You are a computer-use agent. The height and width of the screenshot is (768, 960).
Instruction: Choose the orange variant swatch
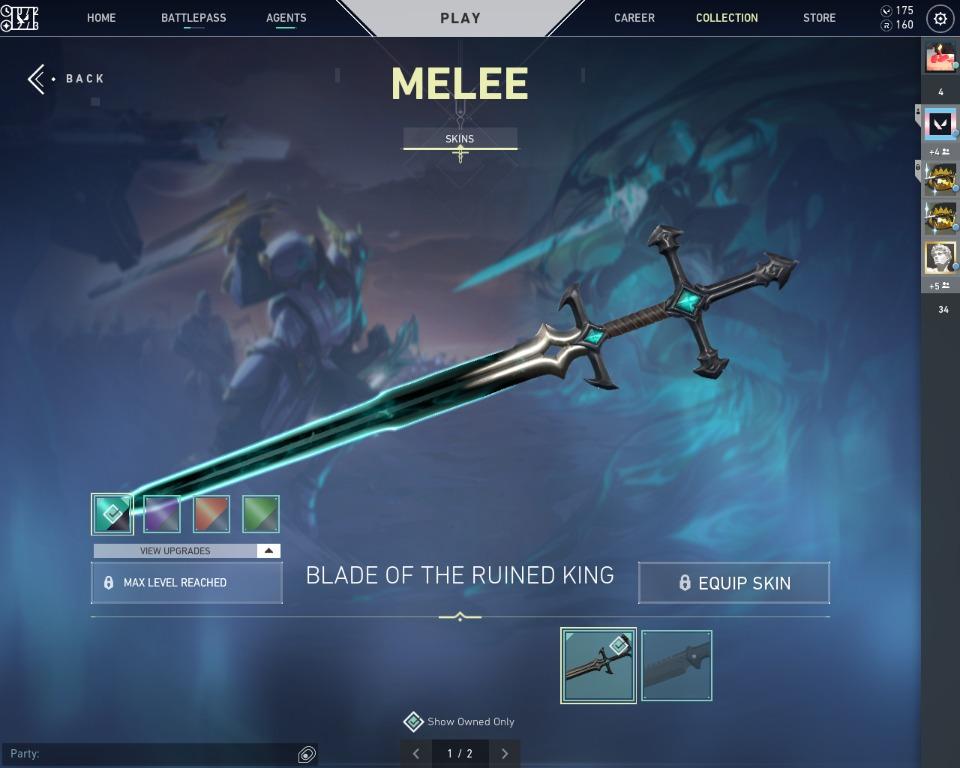211,514
